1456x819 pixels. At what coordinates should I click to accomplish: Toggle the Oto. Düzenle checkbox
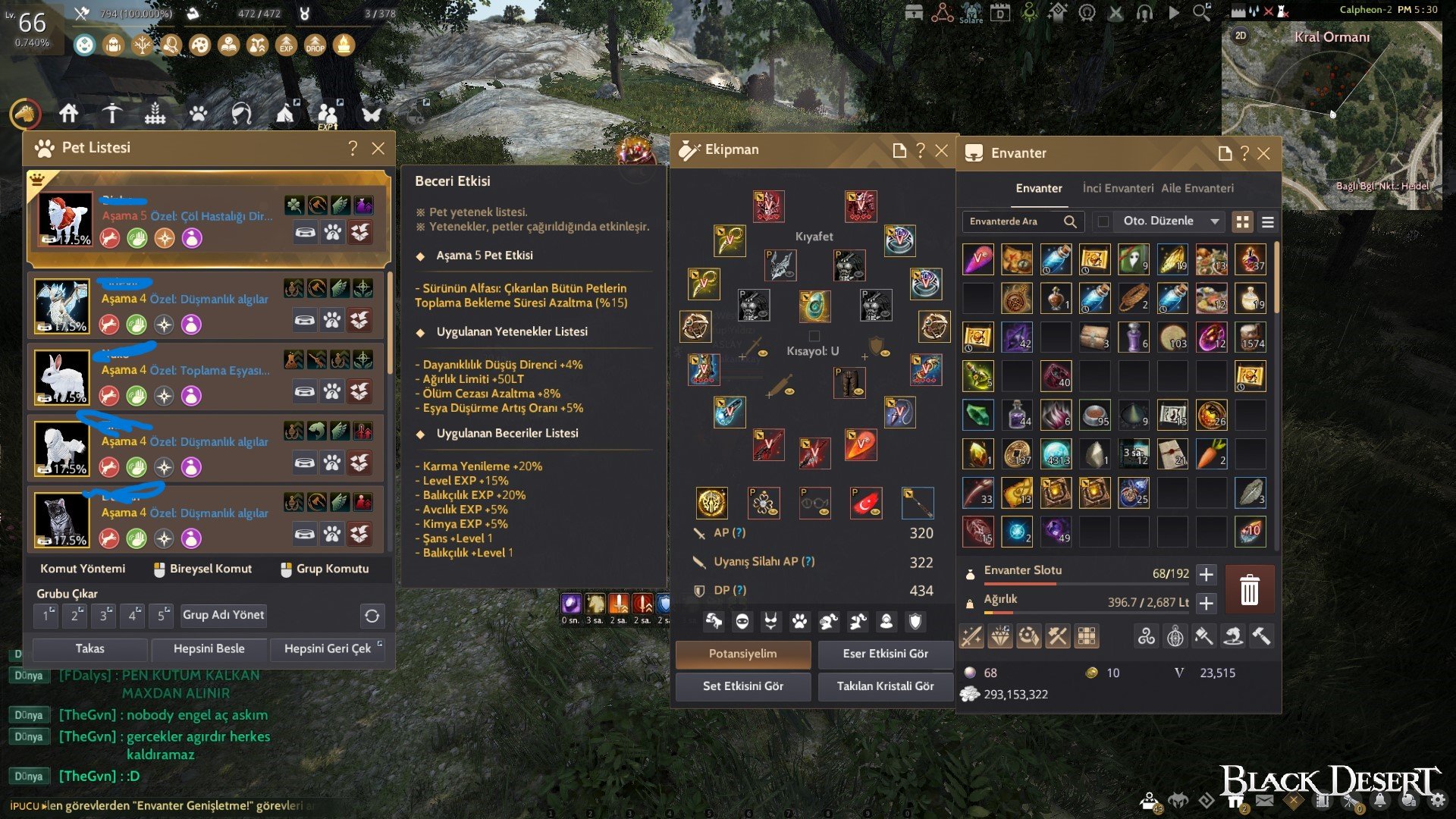(x=1103, y=221)
